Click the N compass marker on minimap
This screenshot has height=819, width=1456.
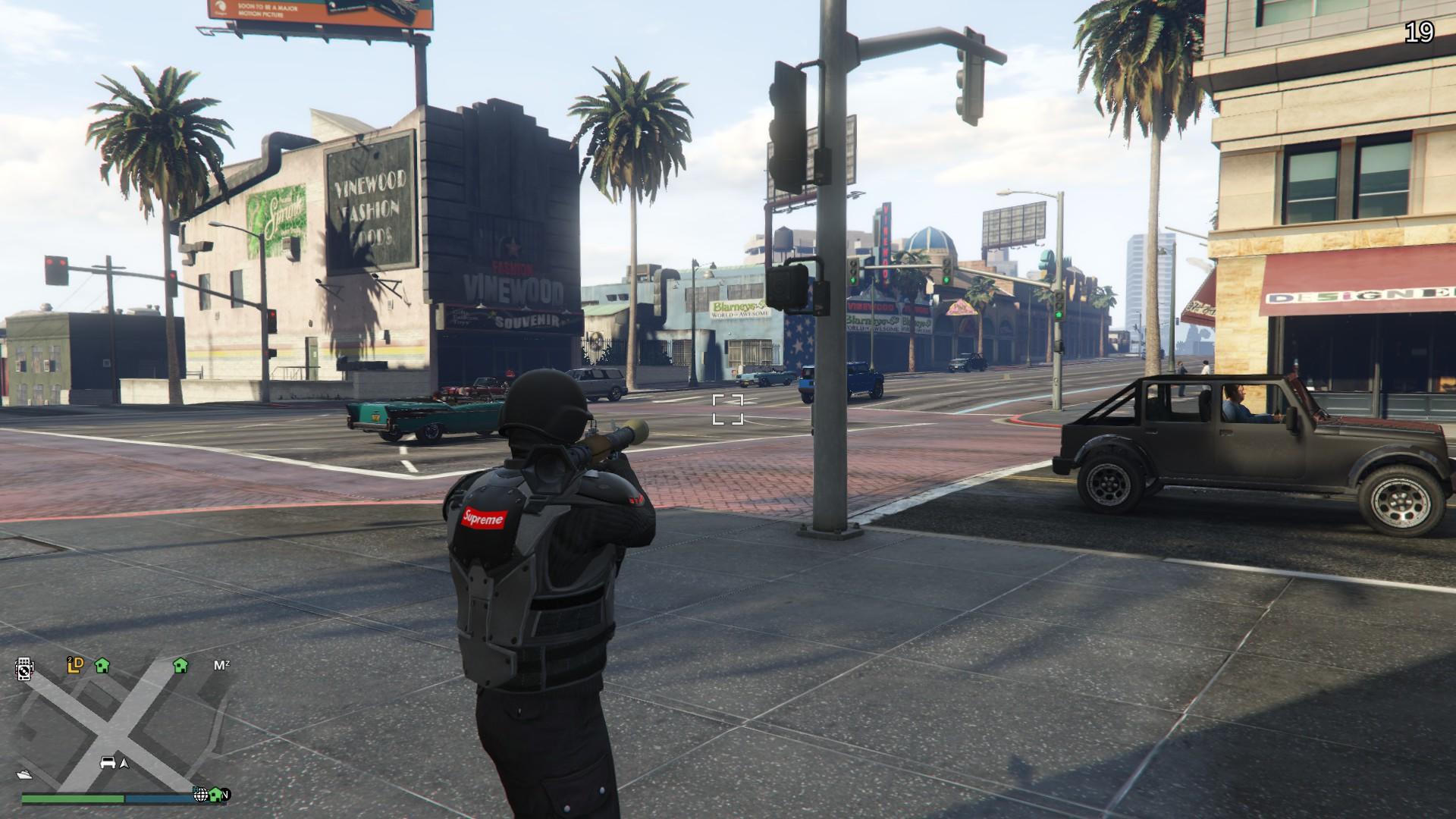click(227, 795)
